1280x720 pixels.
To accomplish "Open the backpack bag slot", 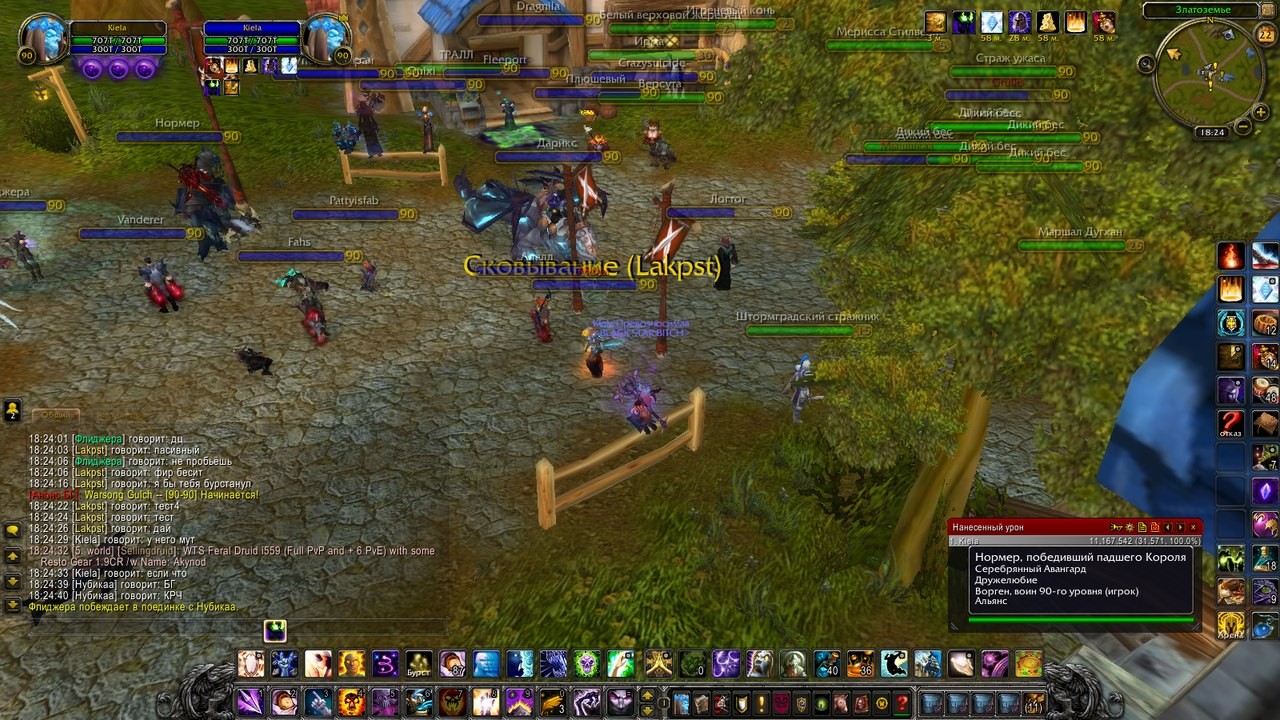I will pyautogui.click(x=1034, y=703).
